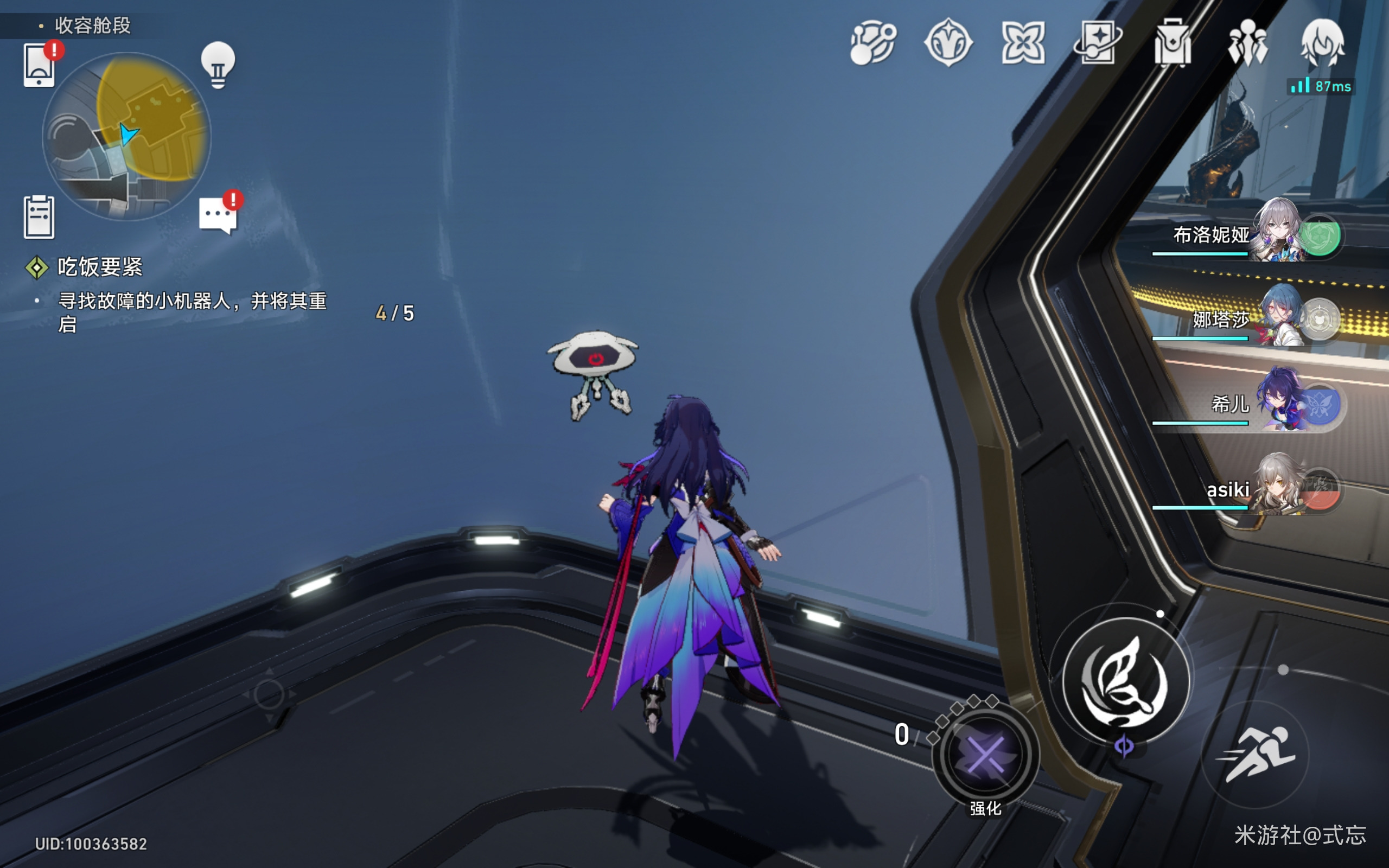Open the chat bubble messages
The width and height of the screenshot is (1389, 868).
point(218,215)
